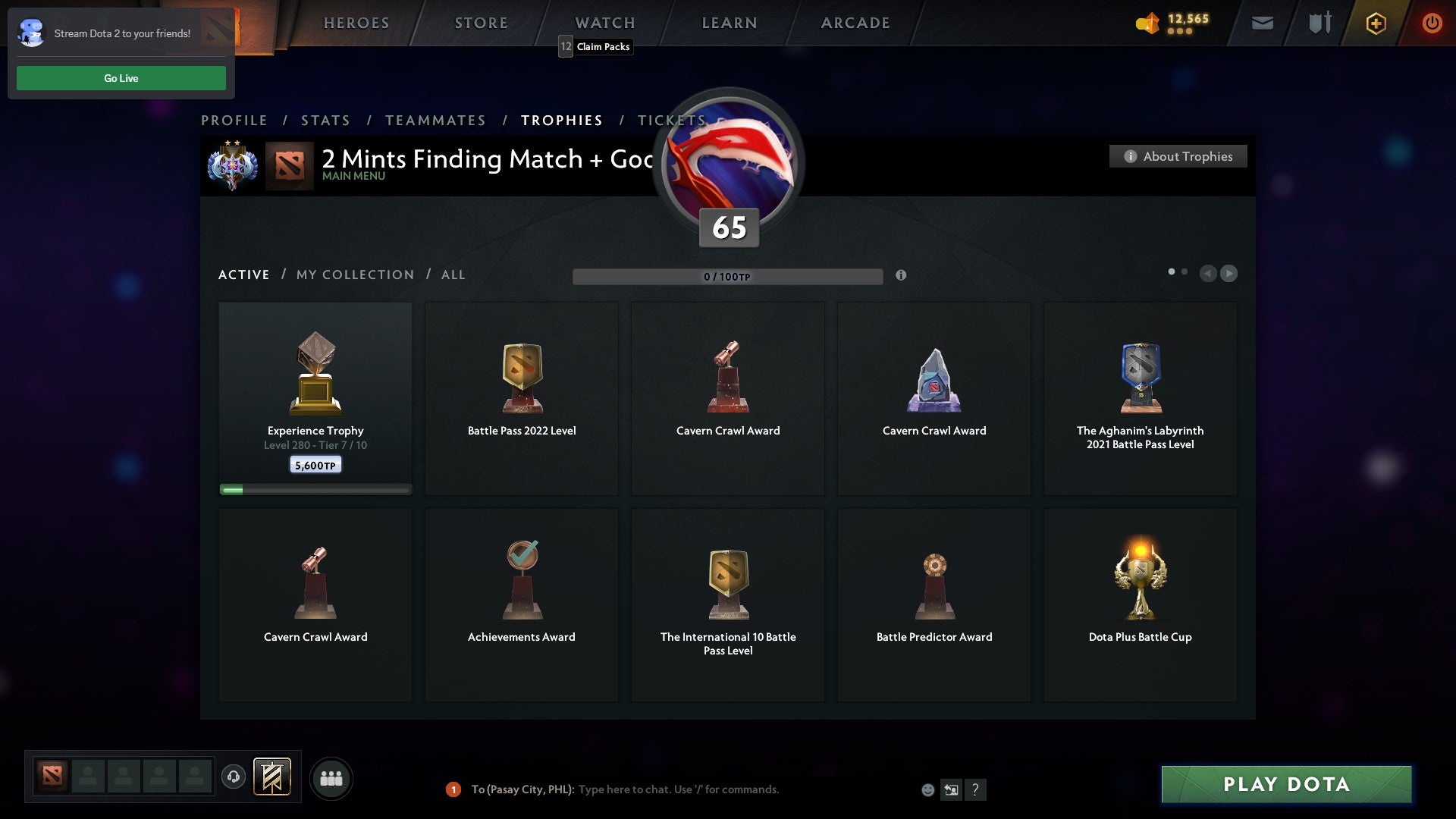1456x819 pixels.
Task: Click the question mark chat help icon
Action: coord(976,789)
